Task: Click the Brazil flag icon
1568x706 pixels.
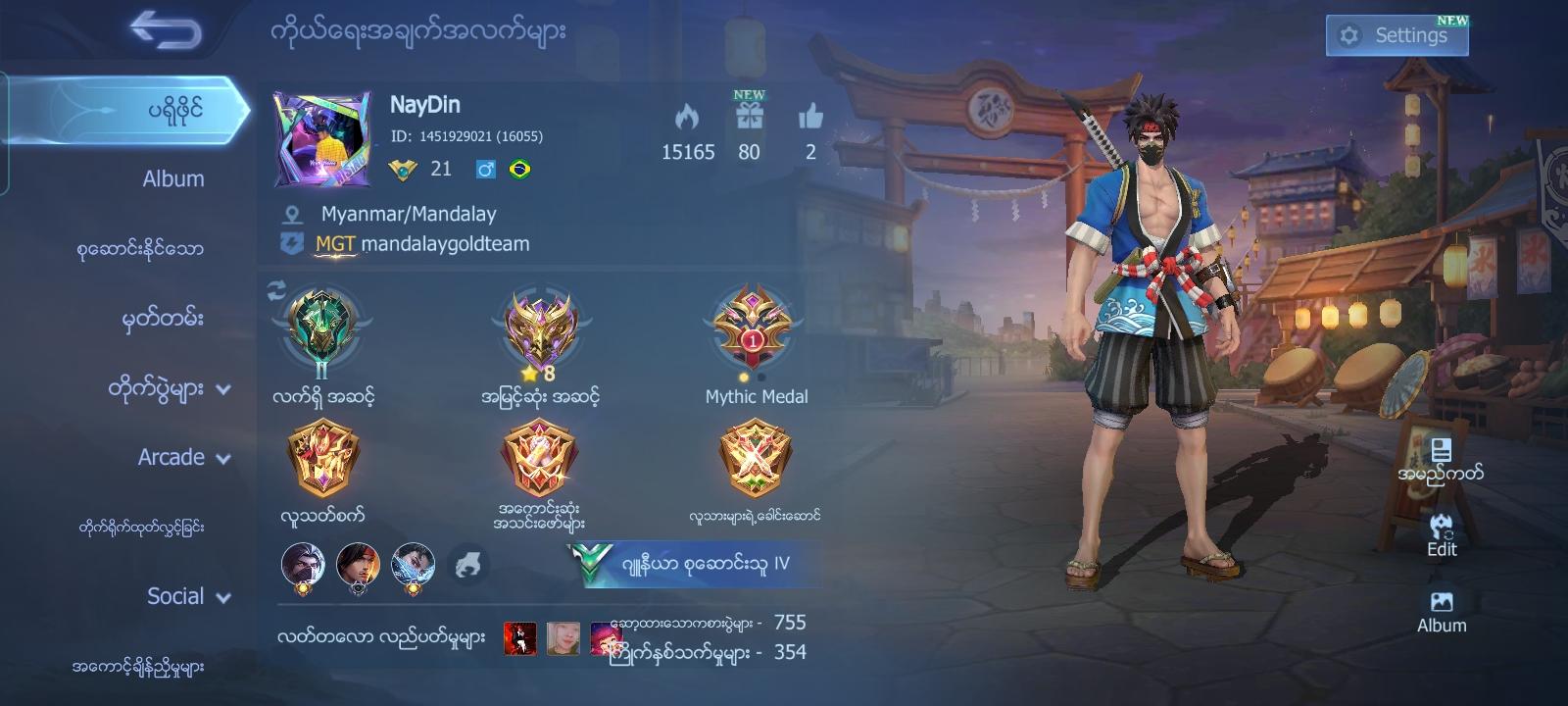Action: click(521, 168)
